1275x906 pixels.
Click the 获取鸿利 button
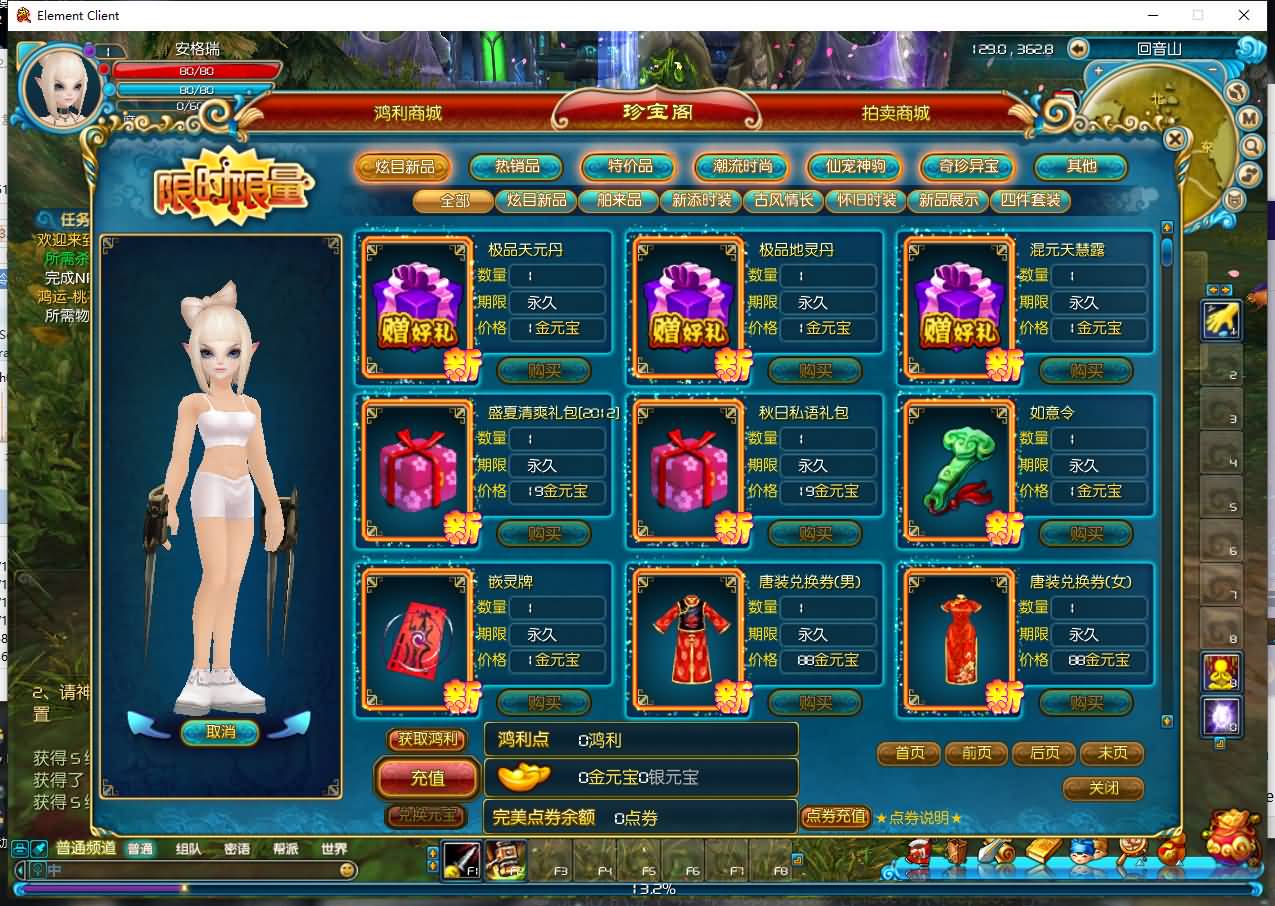(x=428, y=740)
